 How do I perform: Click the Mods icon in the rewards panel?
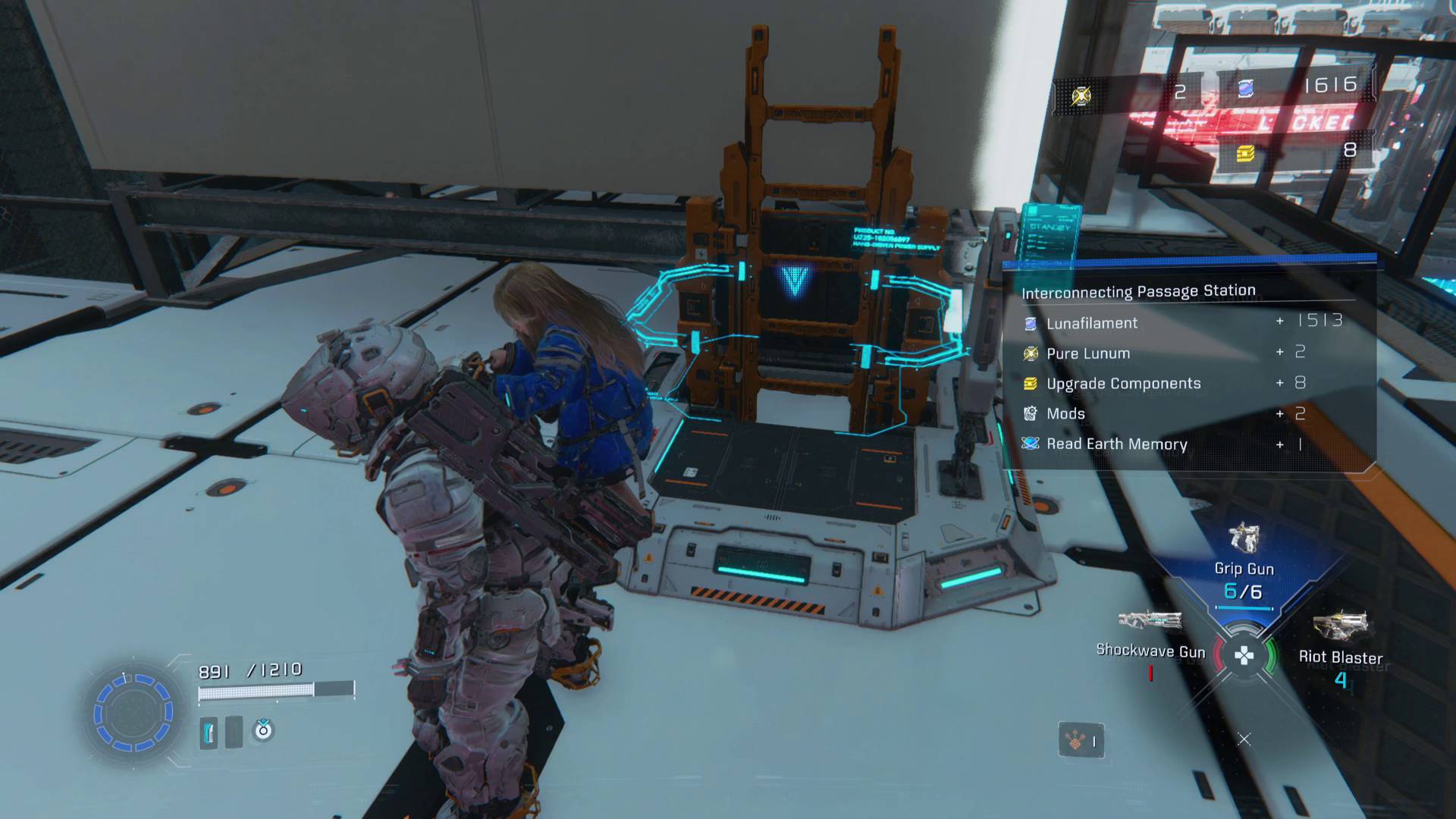click(1029, 413)
